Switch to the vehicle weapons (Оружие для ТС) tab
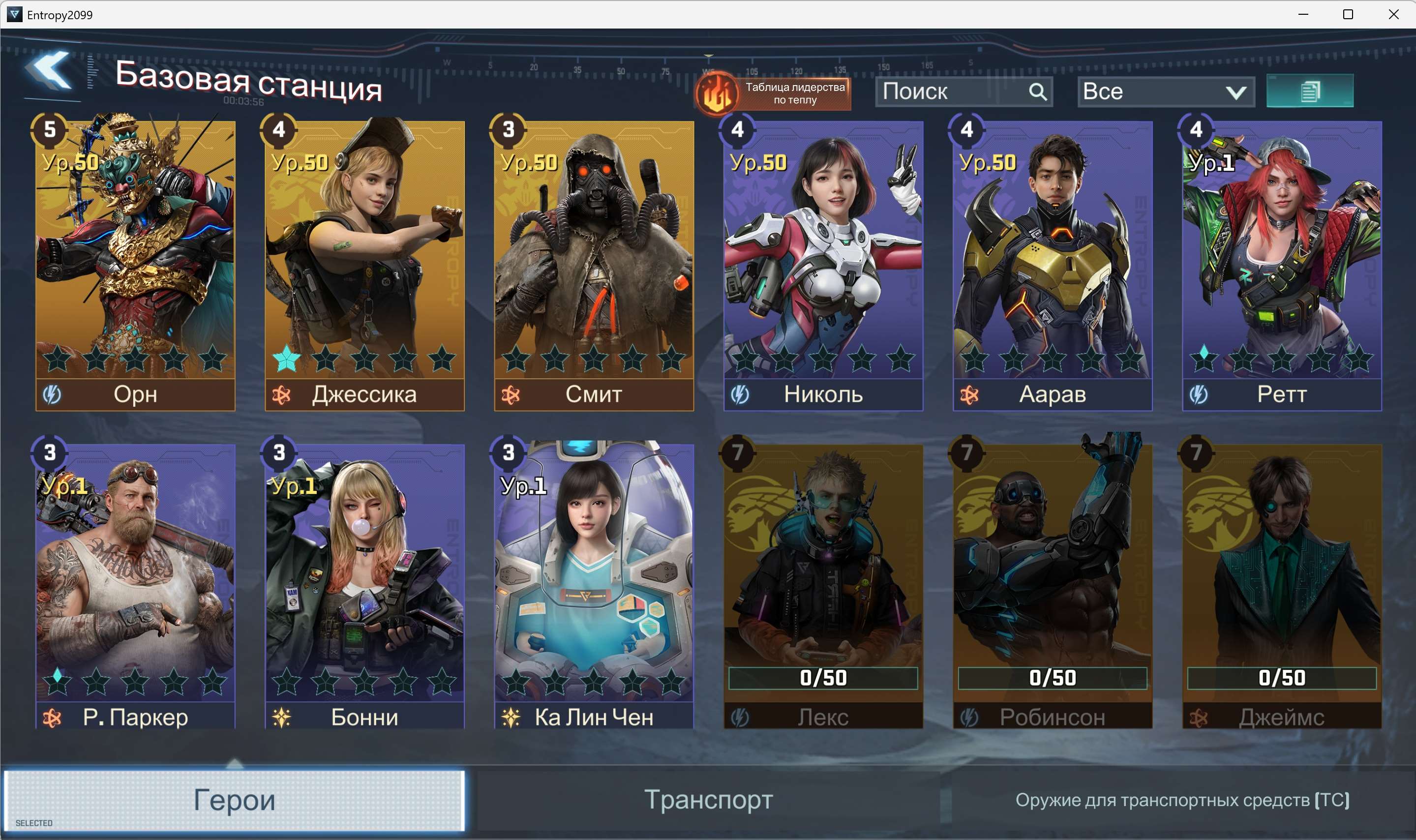Image resolution: width=1416 pixels, height=840 pixels. pyautogui.click(x=1182, y=800)
